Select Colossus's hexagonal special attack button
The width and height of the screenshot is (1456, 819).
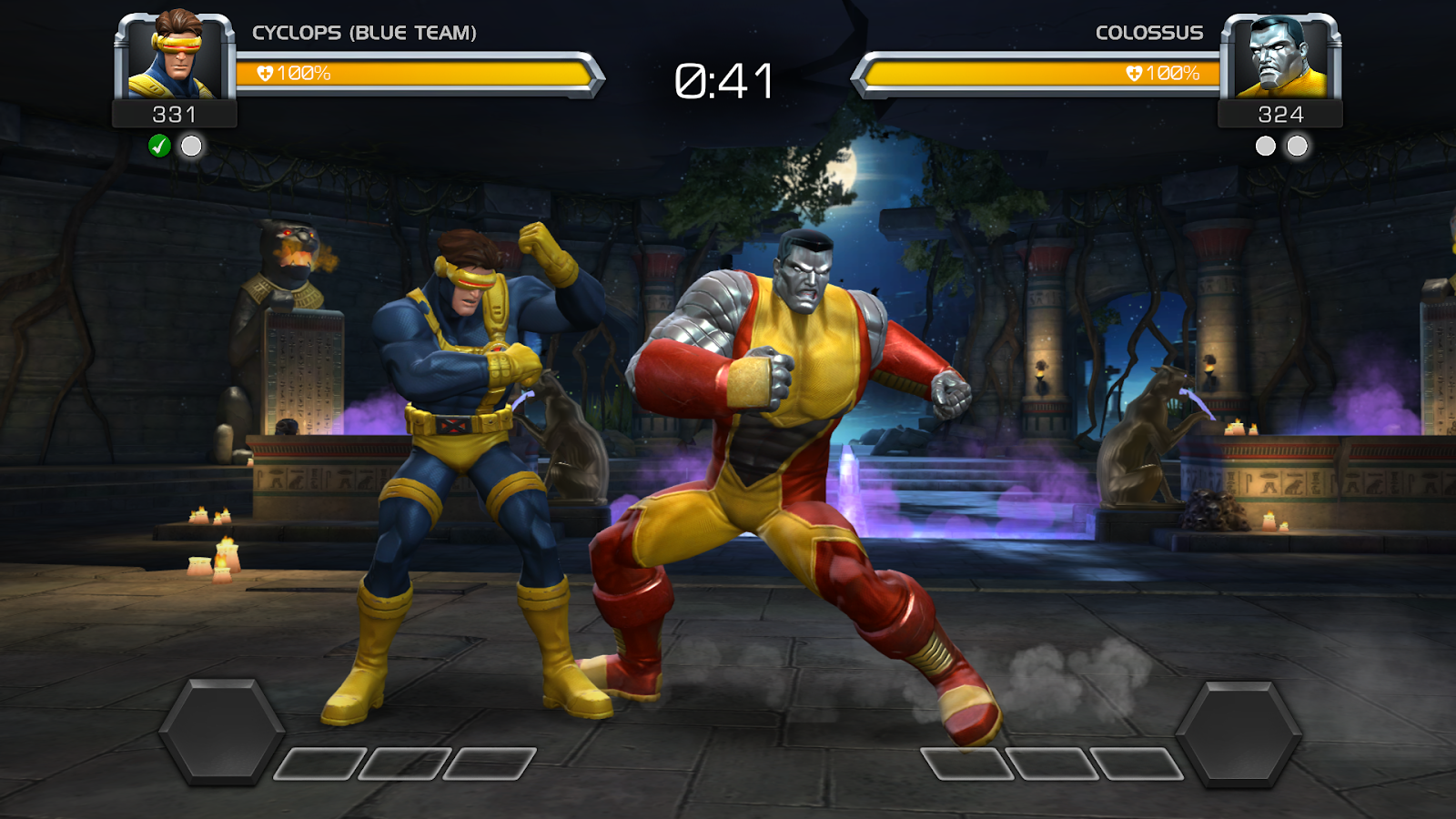pos(1238,732)
